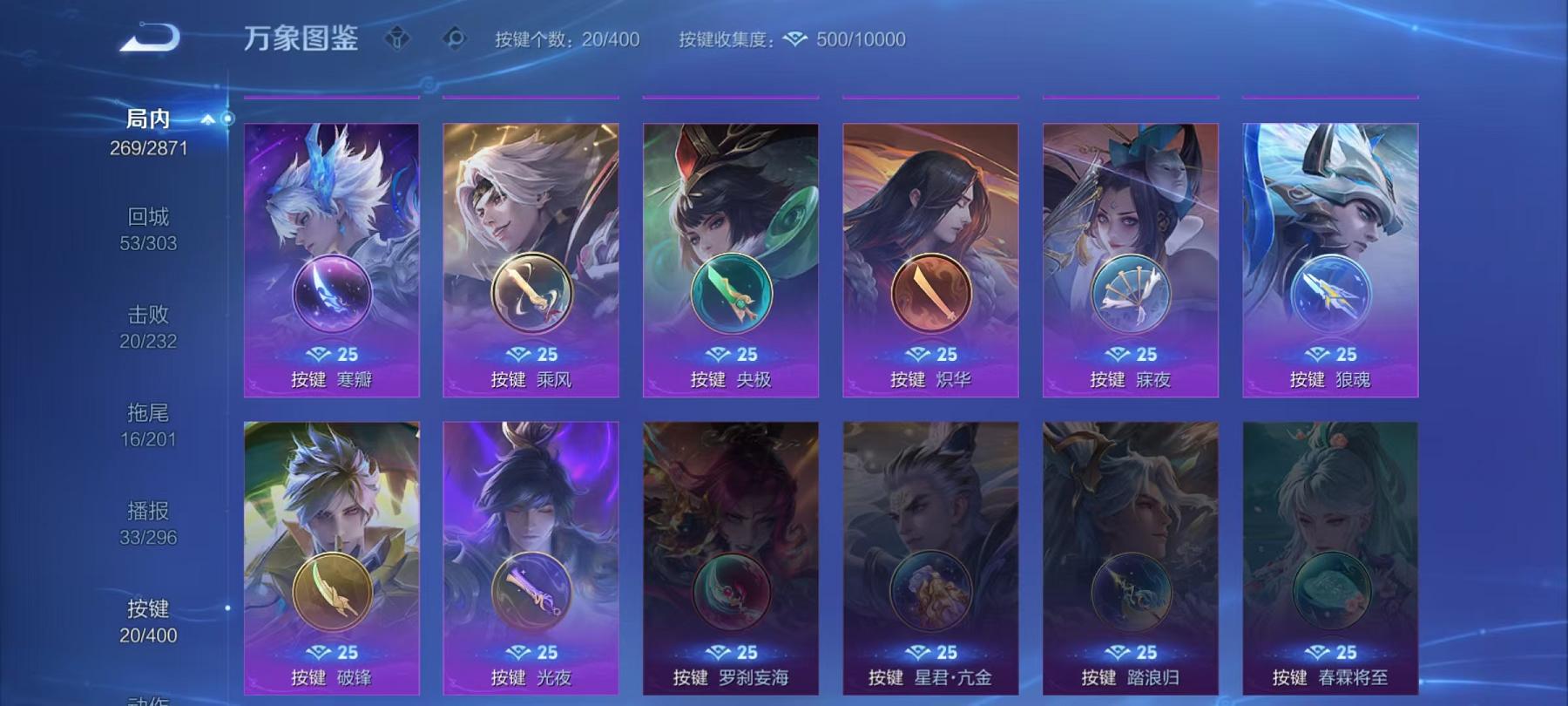Click the 25 price badge under 央极
This screenshot has height=706, width=1568.
click(x=730, y=355)
